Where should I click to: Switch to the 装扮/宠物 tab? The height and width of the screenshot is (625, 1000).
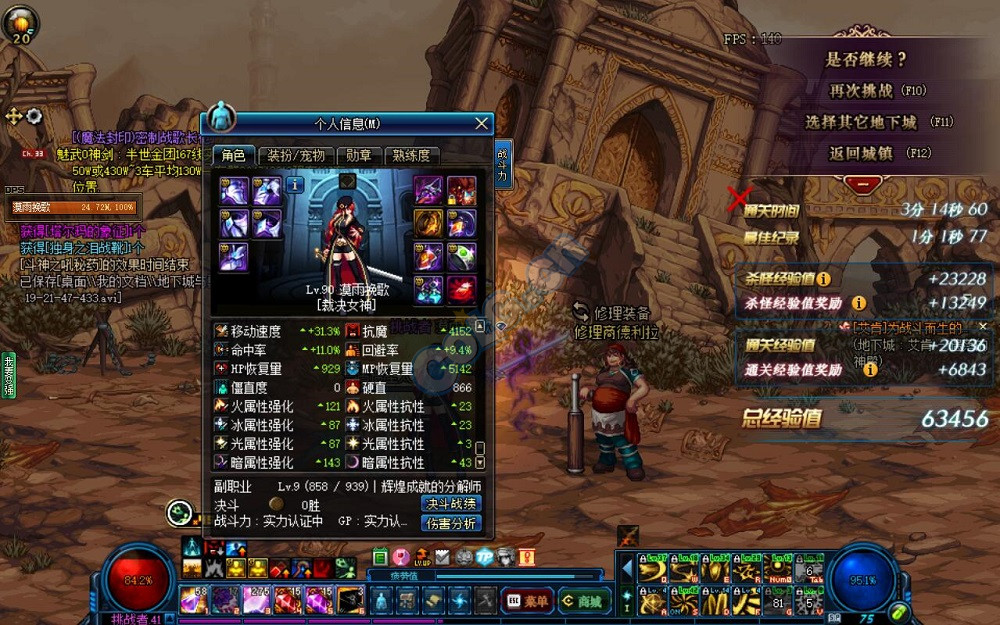coord(296,156)
